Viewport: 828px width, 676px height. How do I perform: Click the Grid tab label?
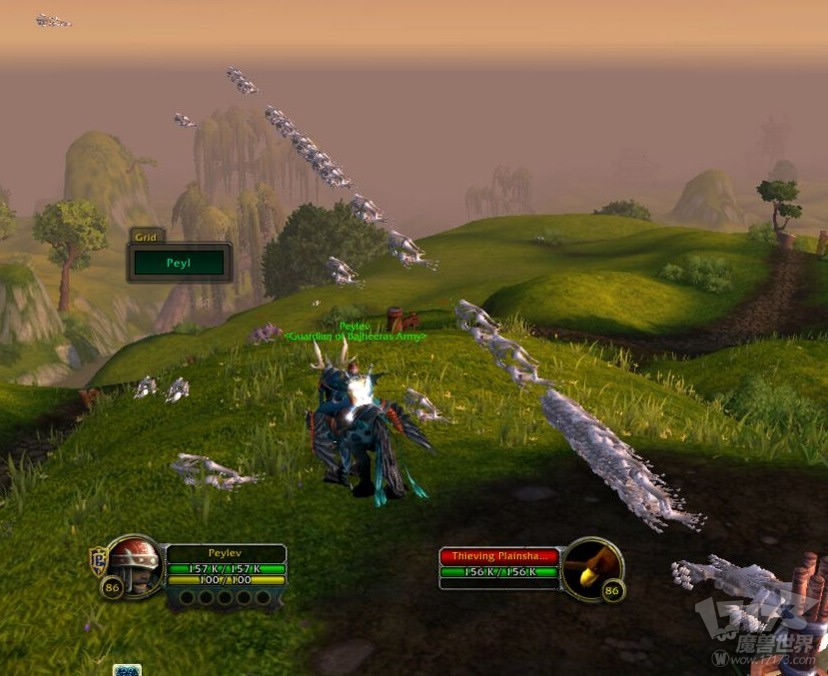[x=146, y=236]
